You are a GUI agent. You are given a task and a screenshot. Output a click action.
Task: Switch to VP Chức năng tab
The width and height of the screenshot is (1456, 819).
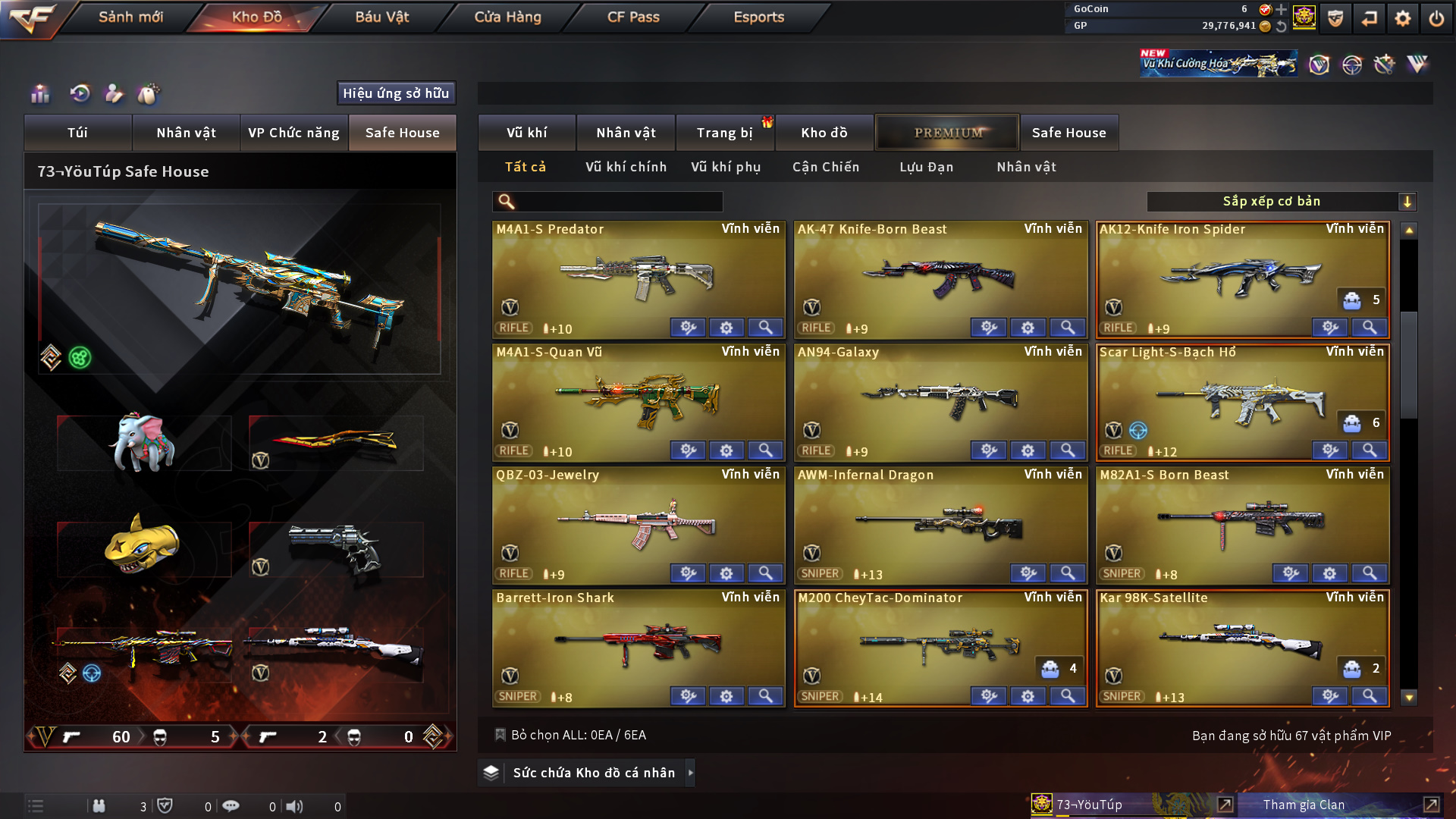pos(293,133)
